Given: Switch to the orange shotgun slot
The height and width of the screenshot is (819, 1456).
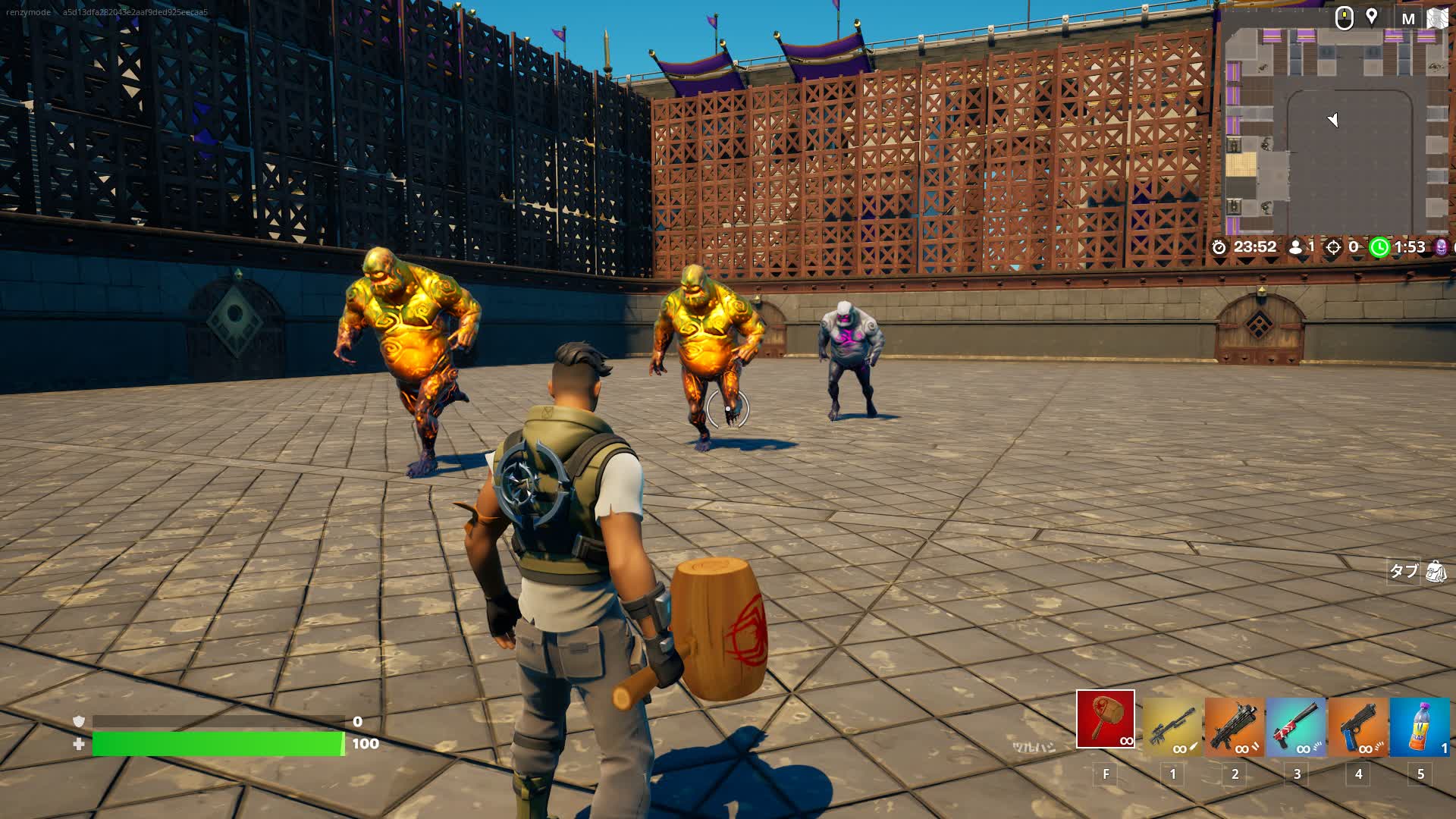Looking at the screenshot, I should (1235, 726).
